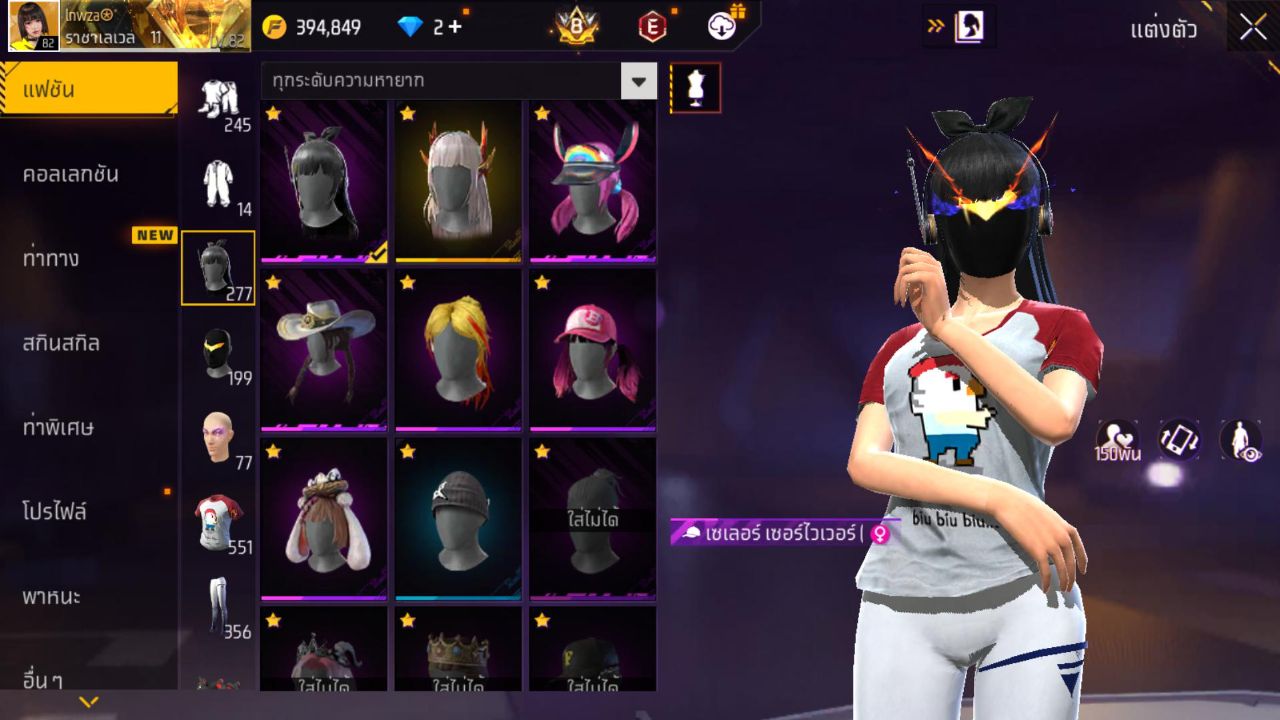The width and height of the screenshot is (1280, 720).
Task: Select the mask items category icon
Action: click(x=218, y=352)
